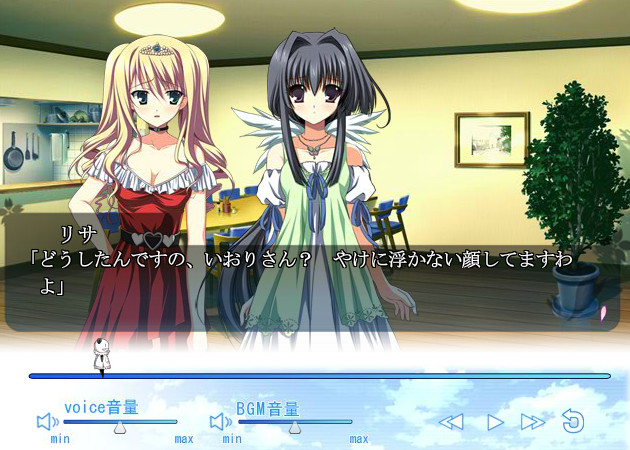This screenshot has height=450, width=630.
Task: Fast forward with the double-arrow button
Action: tap(533, 422)
